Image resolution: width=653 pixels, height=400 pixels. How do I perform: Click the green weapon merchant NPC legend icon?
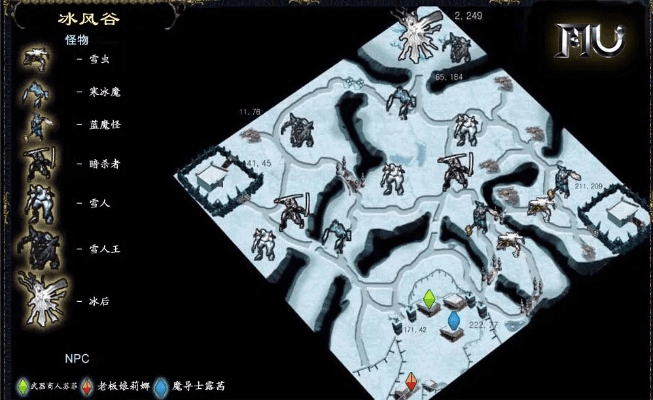(23, 385)
